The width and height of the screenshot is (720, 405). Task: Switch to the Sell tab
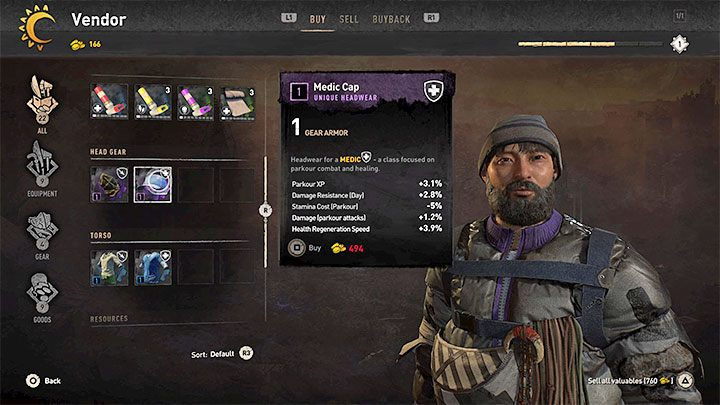349,18
